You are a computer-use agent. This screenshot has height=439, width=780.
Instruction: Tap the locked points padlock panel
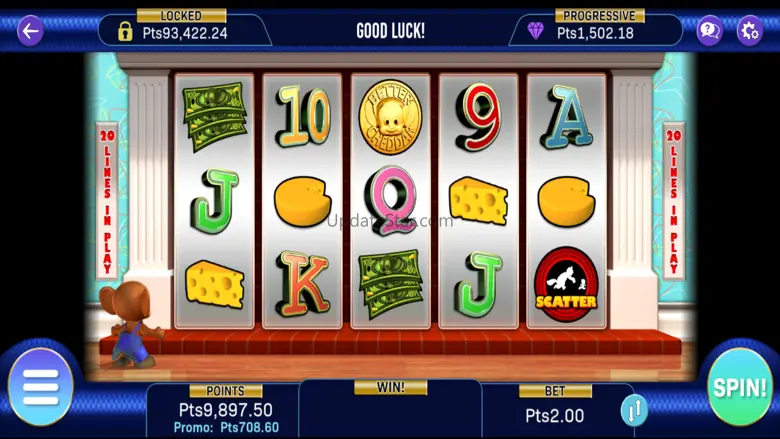(x=183, y=30)
